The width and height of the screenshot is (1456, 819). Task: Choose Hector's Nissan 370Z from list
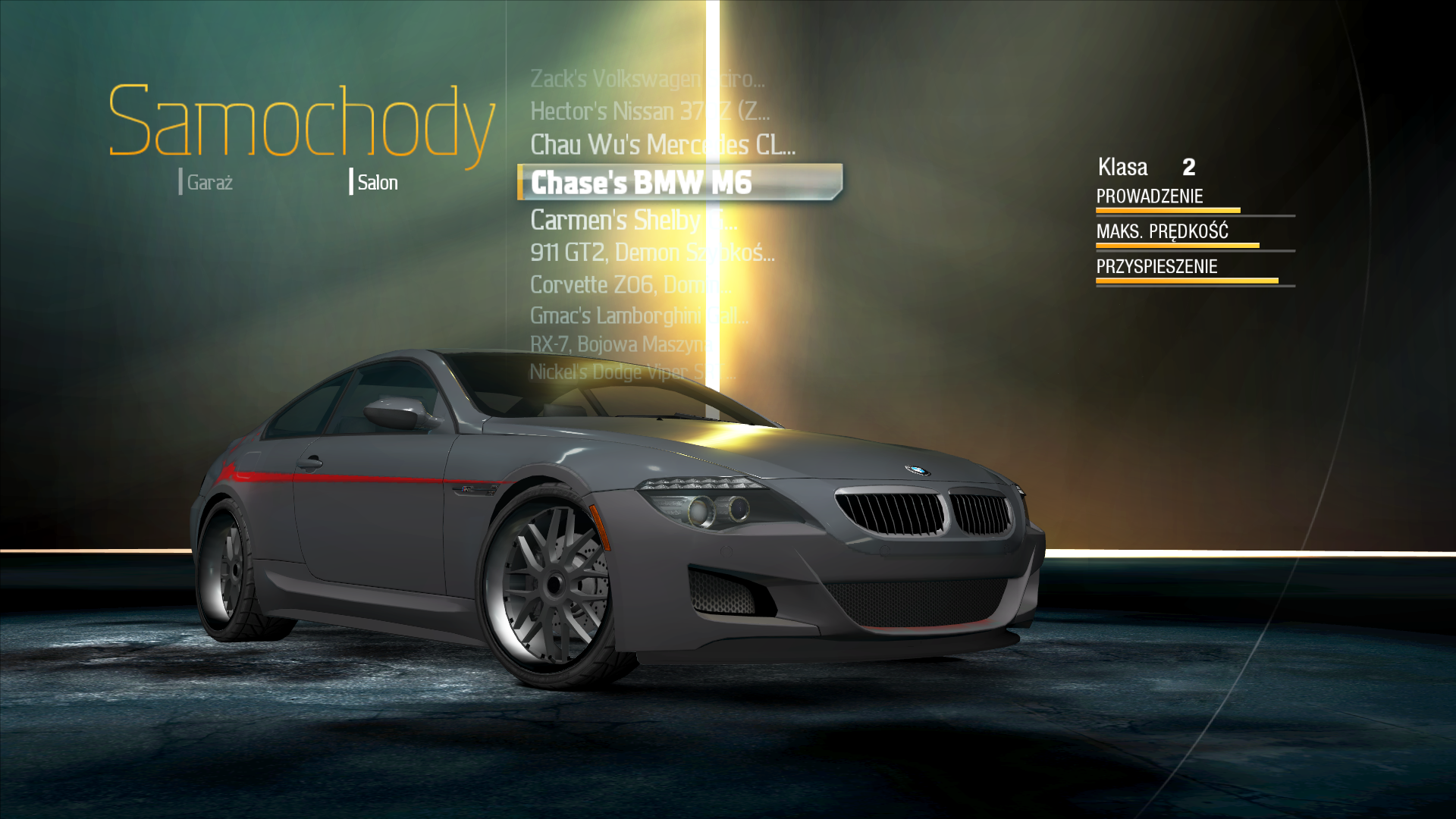click(649, 111)
